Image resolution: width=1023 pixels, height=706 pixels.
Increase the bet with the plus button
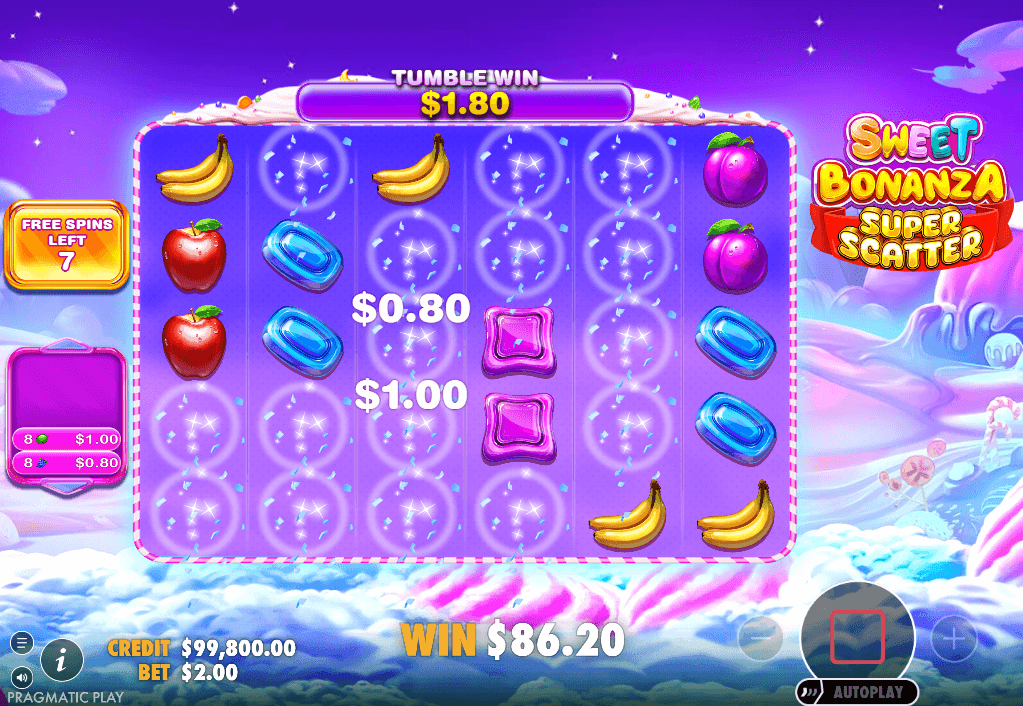coord(954,637)
